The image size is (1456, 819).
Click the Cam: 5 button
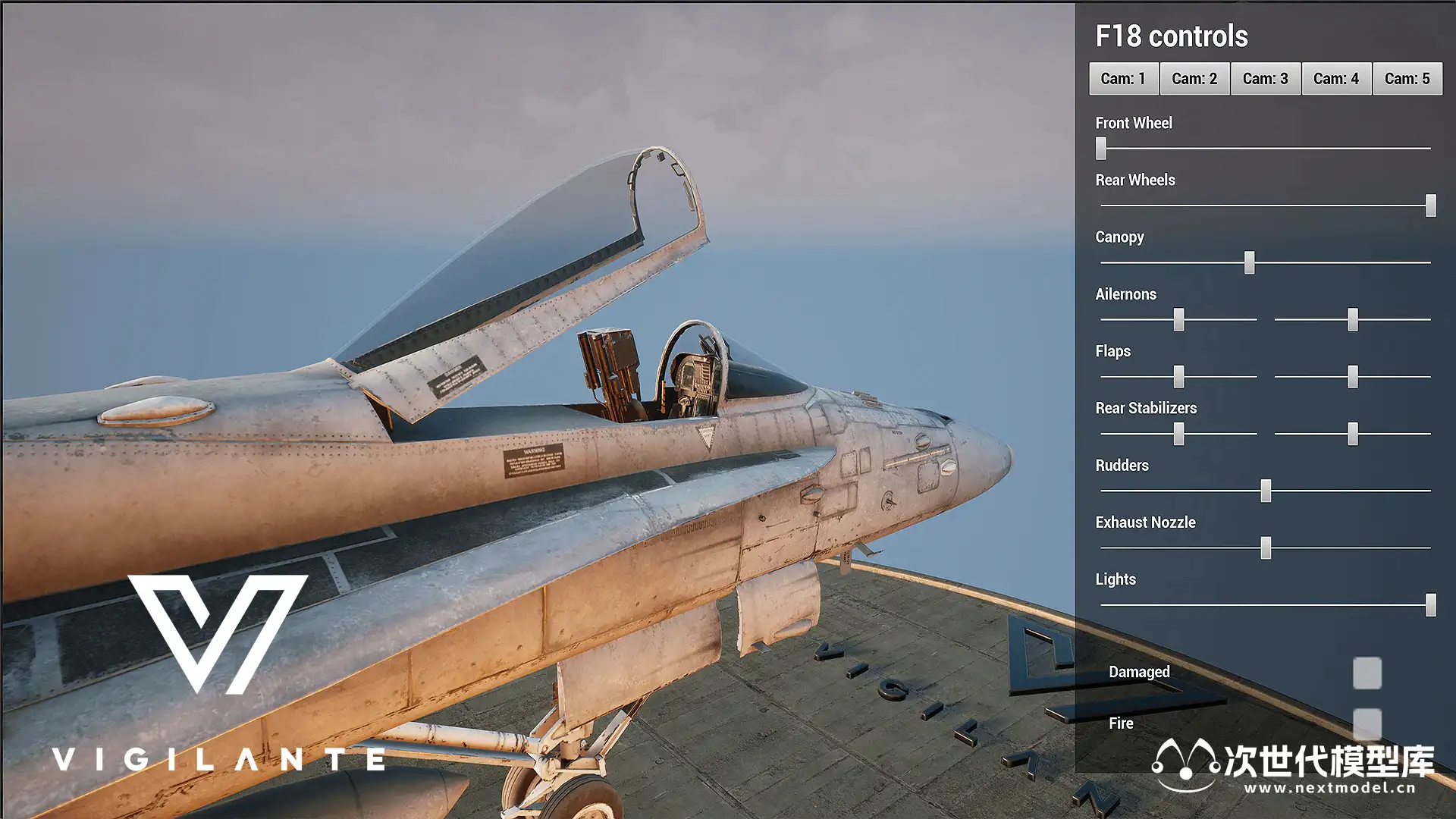pyautogui.click(x=1407, y=79)
